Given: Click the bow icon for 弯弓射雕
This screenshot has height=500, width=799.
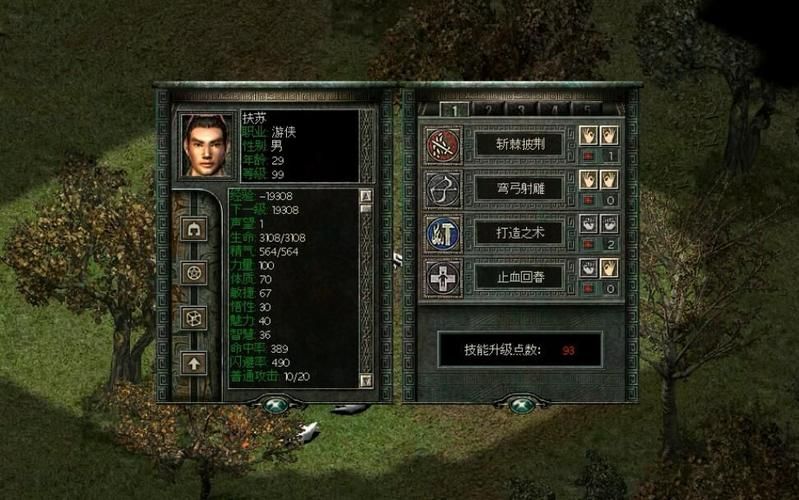Looking at the screenshot, I should tap(441, 188).
